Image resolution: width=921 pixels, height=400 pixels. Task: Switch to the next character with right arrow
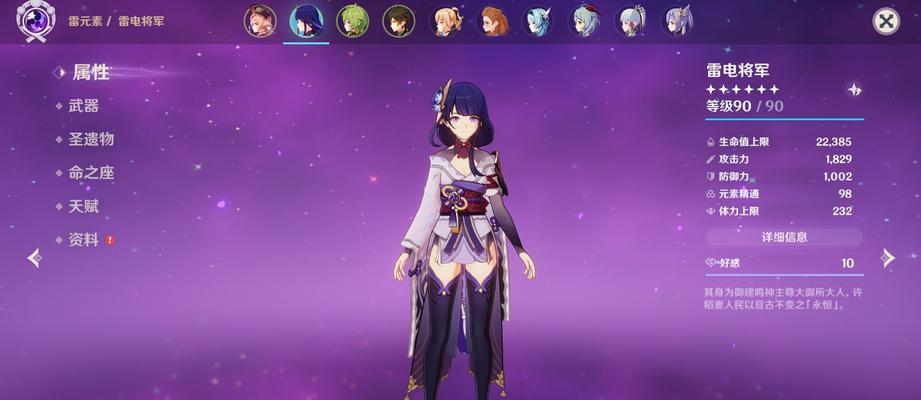(x=886, y=258)
